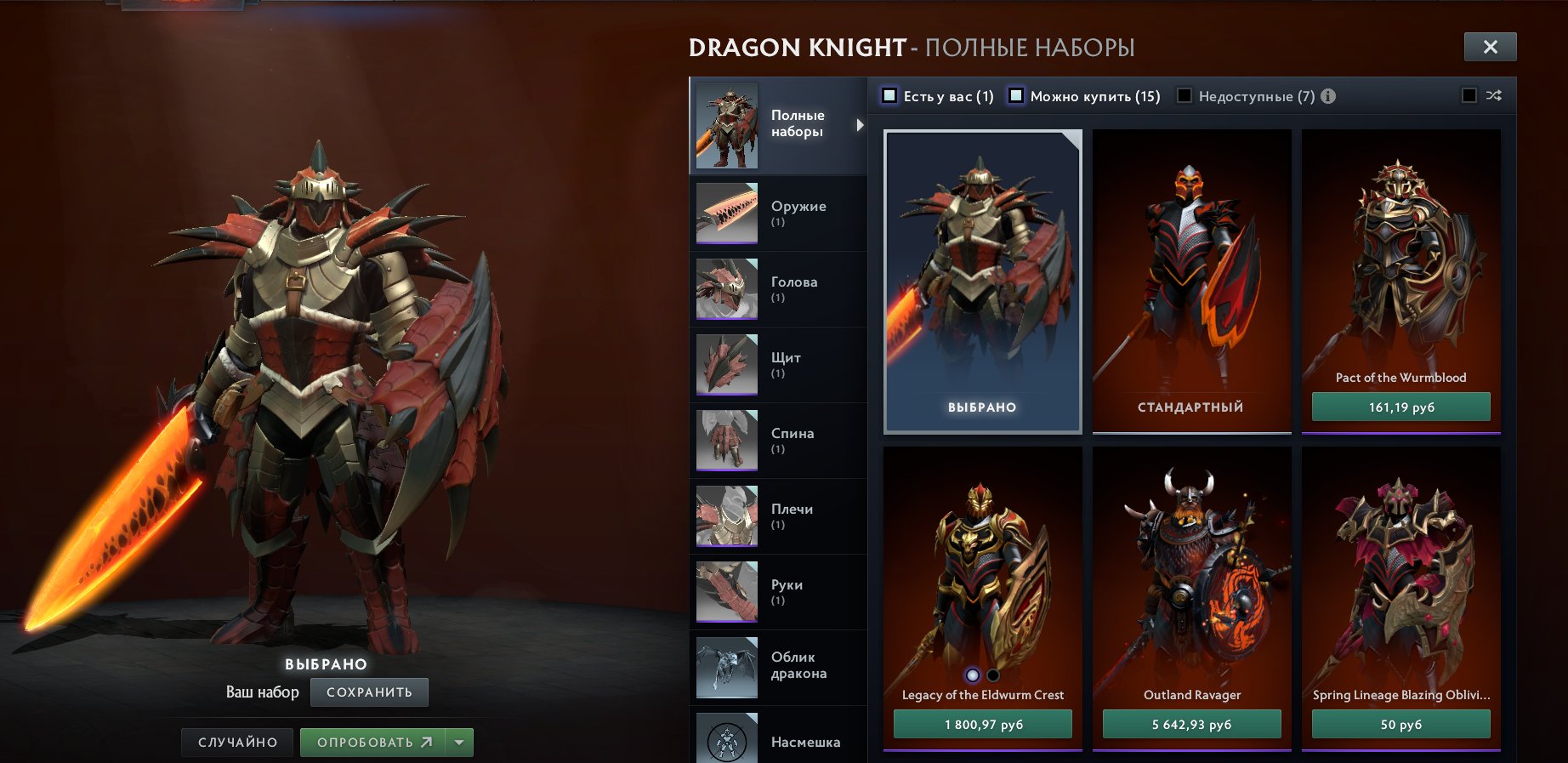Enable the Недоступные (7) filter
Viewport: 1568px width, 763px height.
[x=1183, y=96]
